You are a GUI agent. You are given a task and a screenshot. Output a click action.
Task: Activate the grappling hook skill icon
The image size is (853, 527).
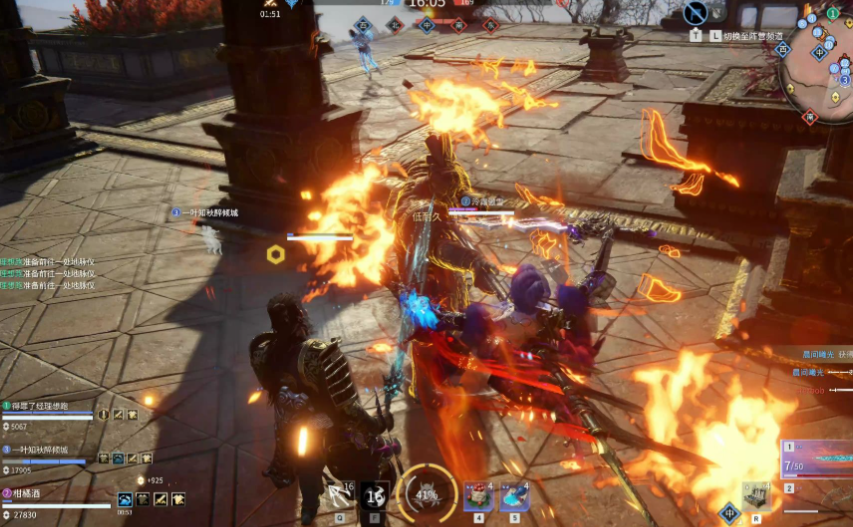(340, 494)
